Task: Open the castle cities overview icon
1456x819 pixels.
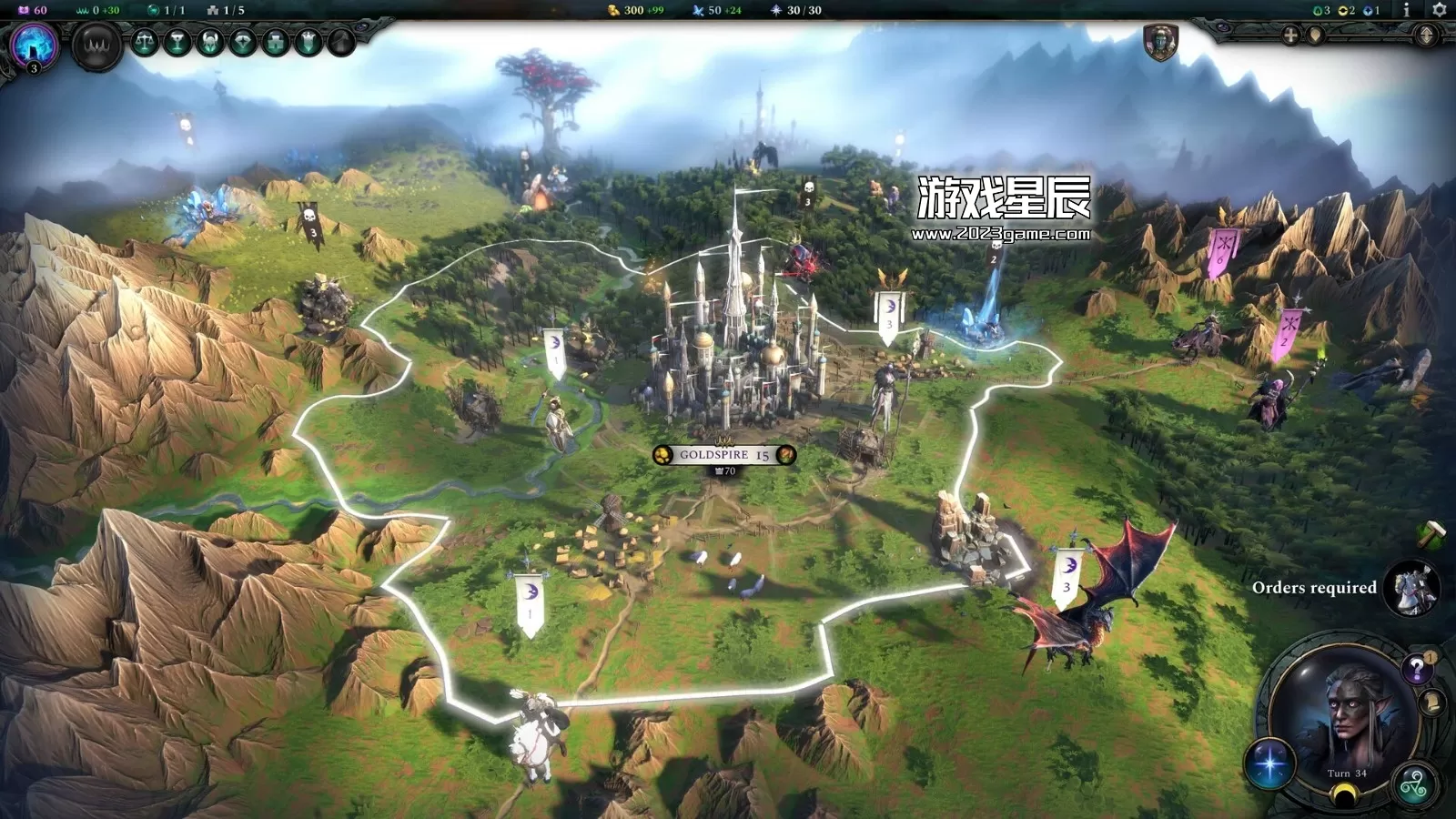Action: coord(276,42)
